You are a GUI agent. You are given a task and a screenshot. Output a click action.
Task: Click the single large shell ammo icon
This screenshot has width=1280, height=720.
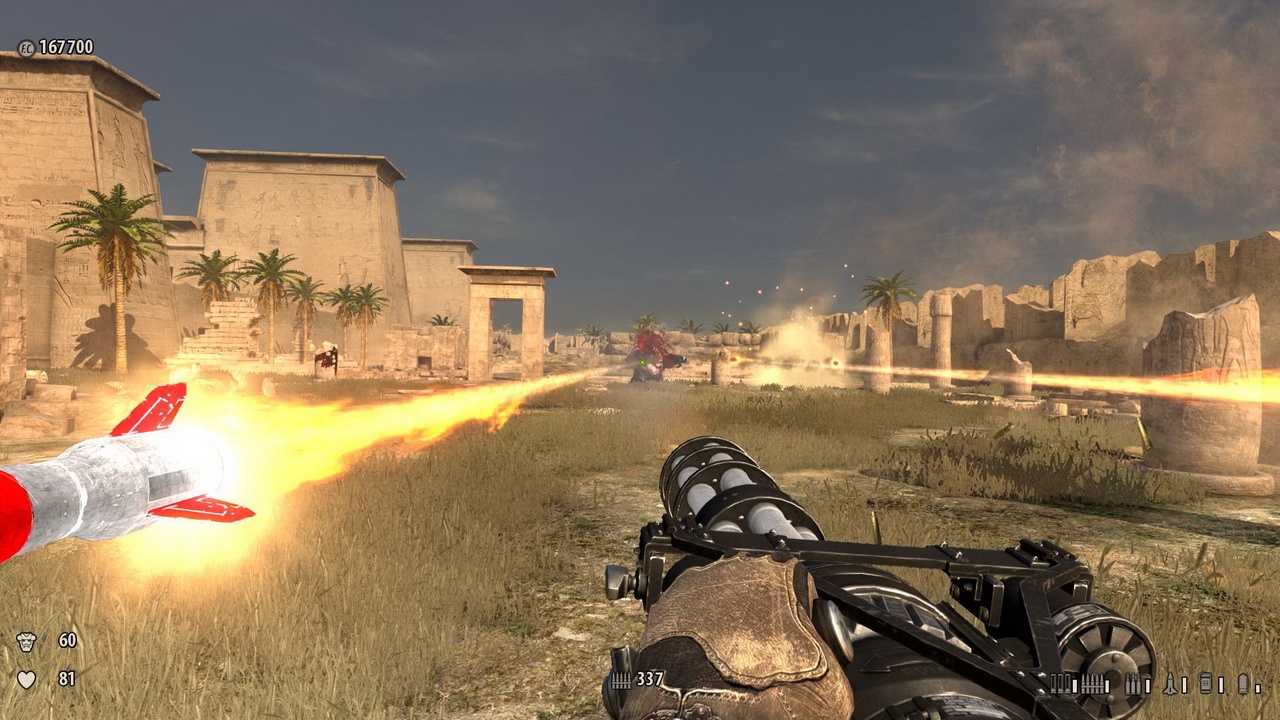point(1243,684)
